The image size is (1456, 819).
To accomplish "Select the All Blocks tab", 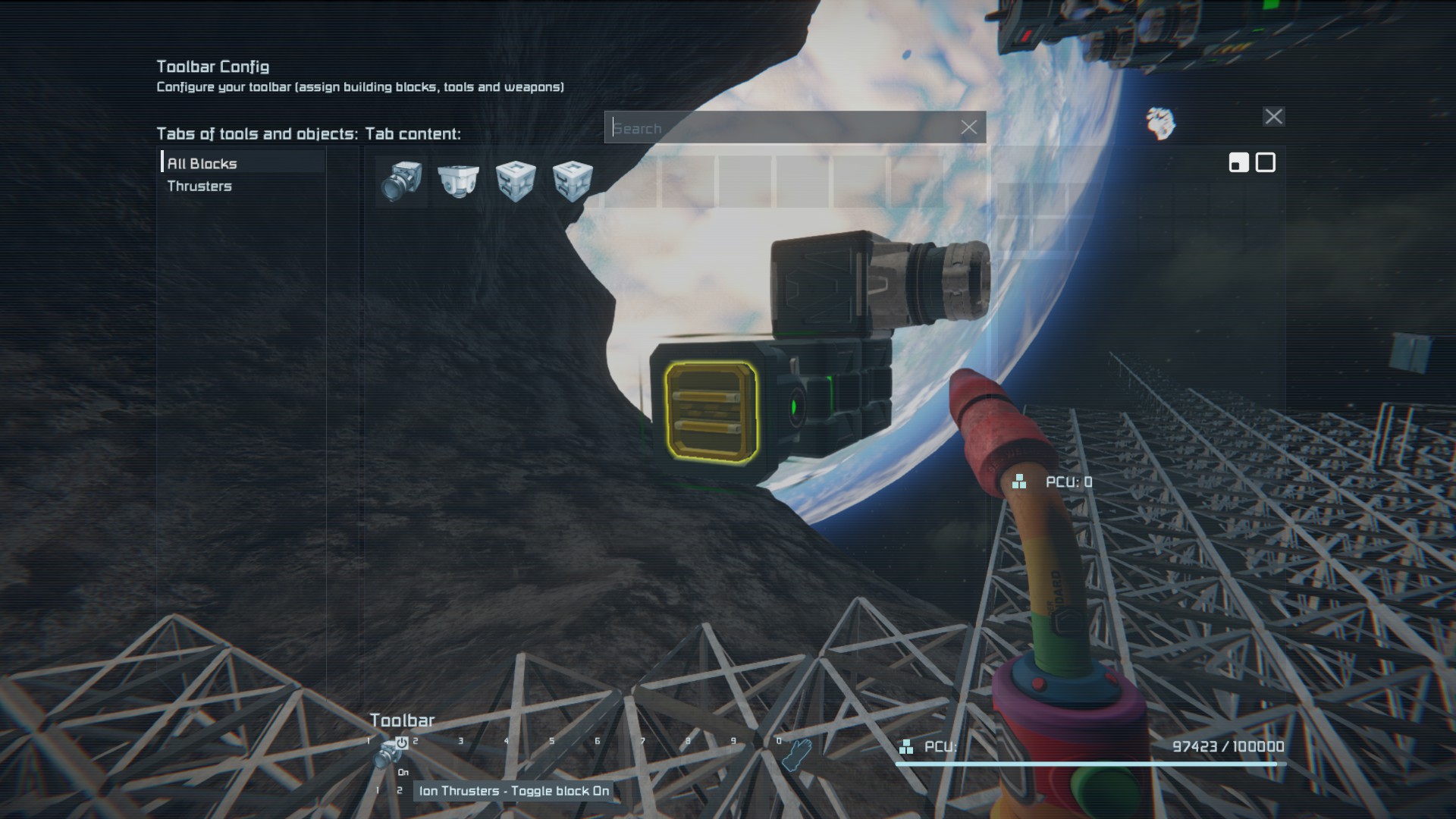I will tap(202, 163).
